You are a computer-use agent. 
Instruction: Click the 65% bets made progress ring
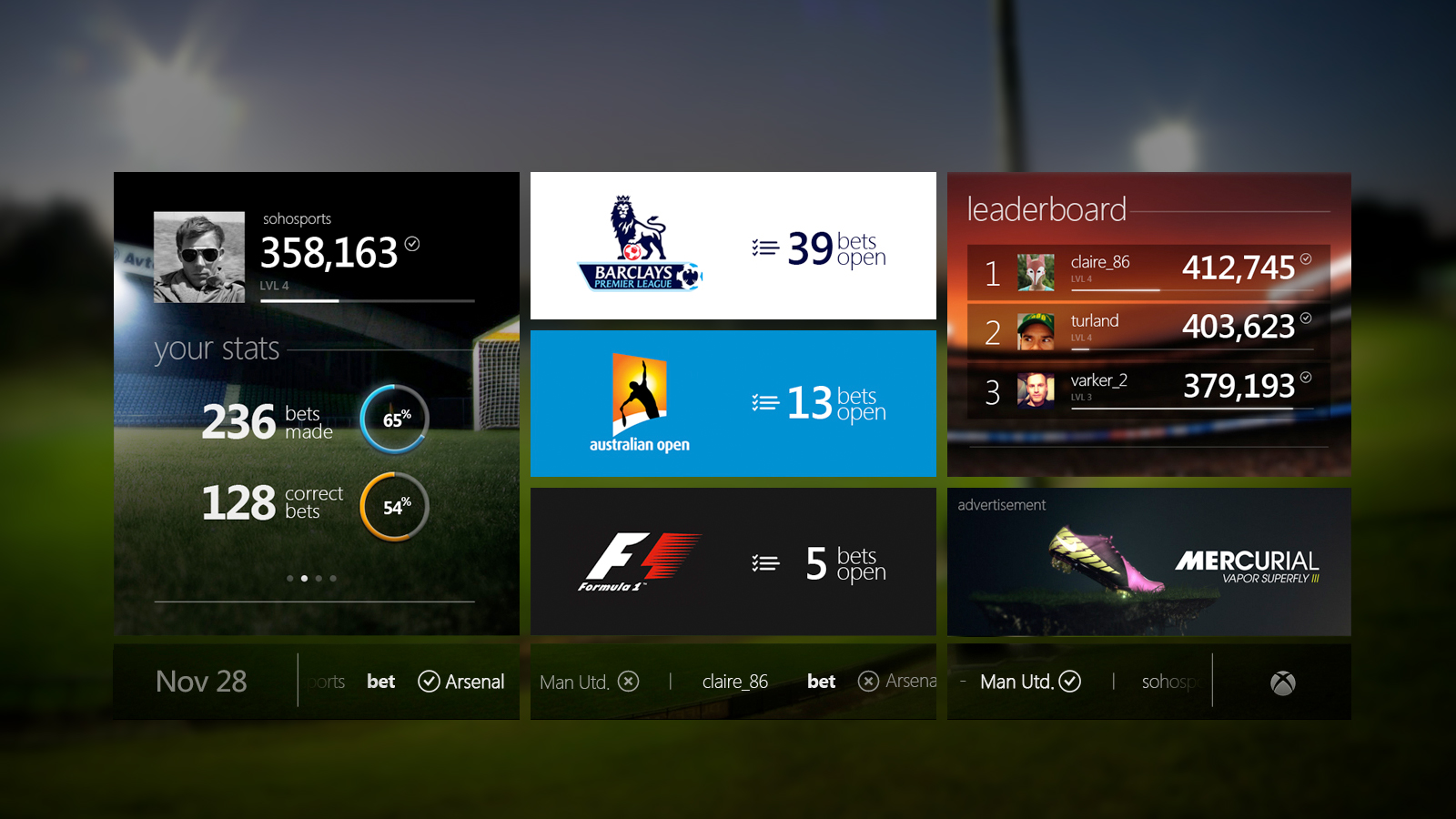[x=393, y=420]
